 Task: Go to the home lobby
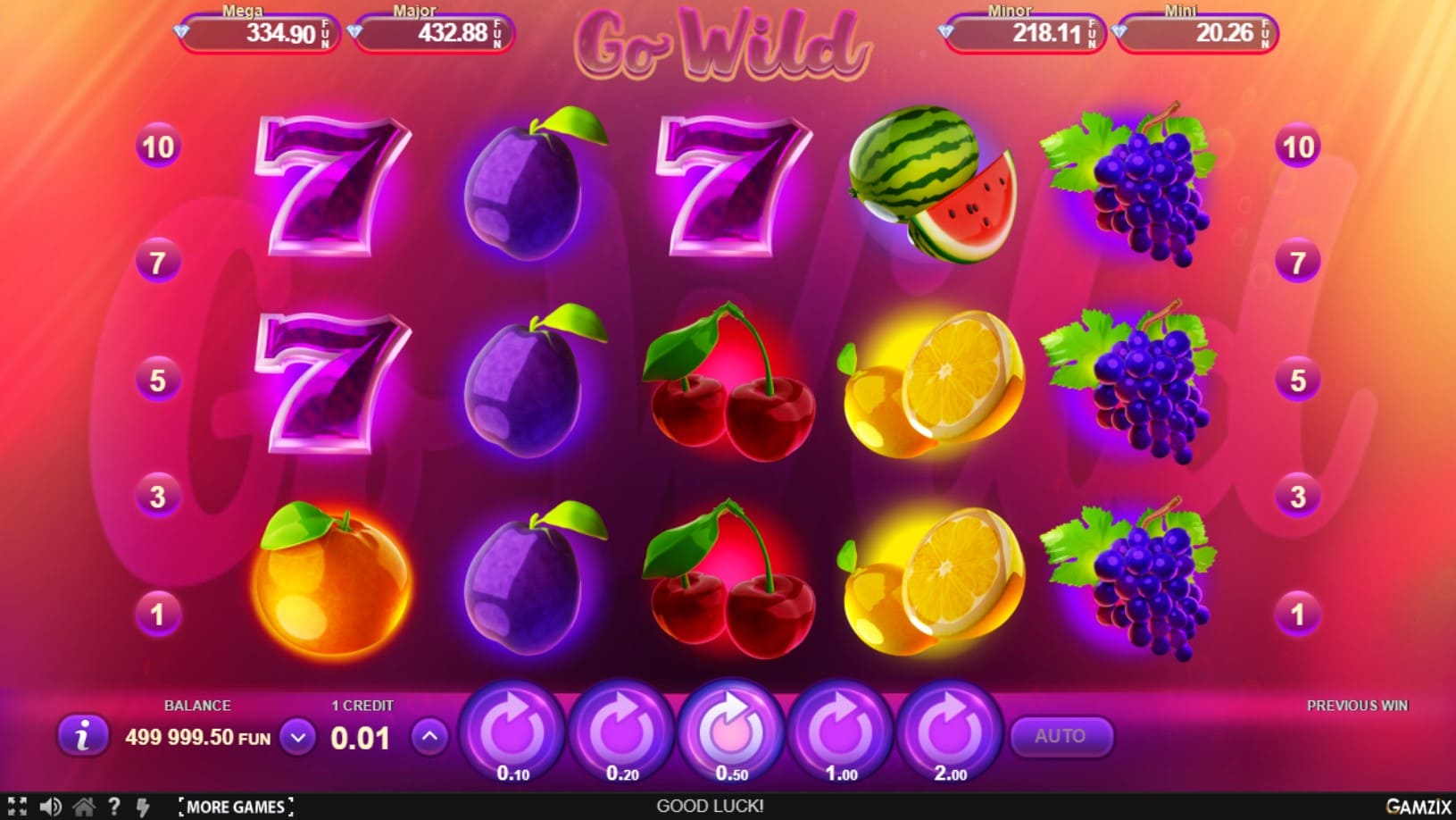point(84,807)
